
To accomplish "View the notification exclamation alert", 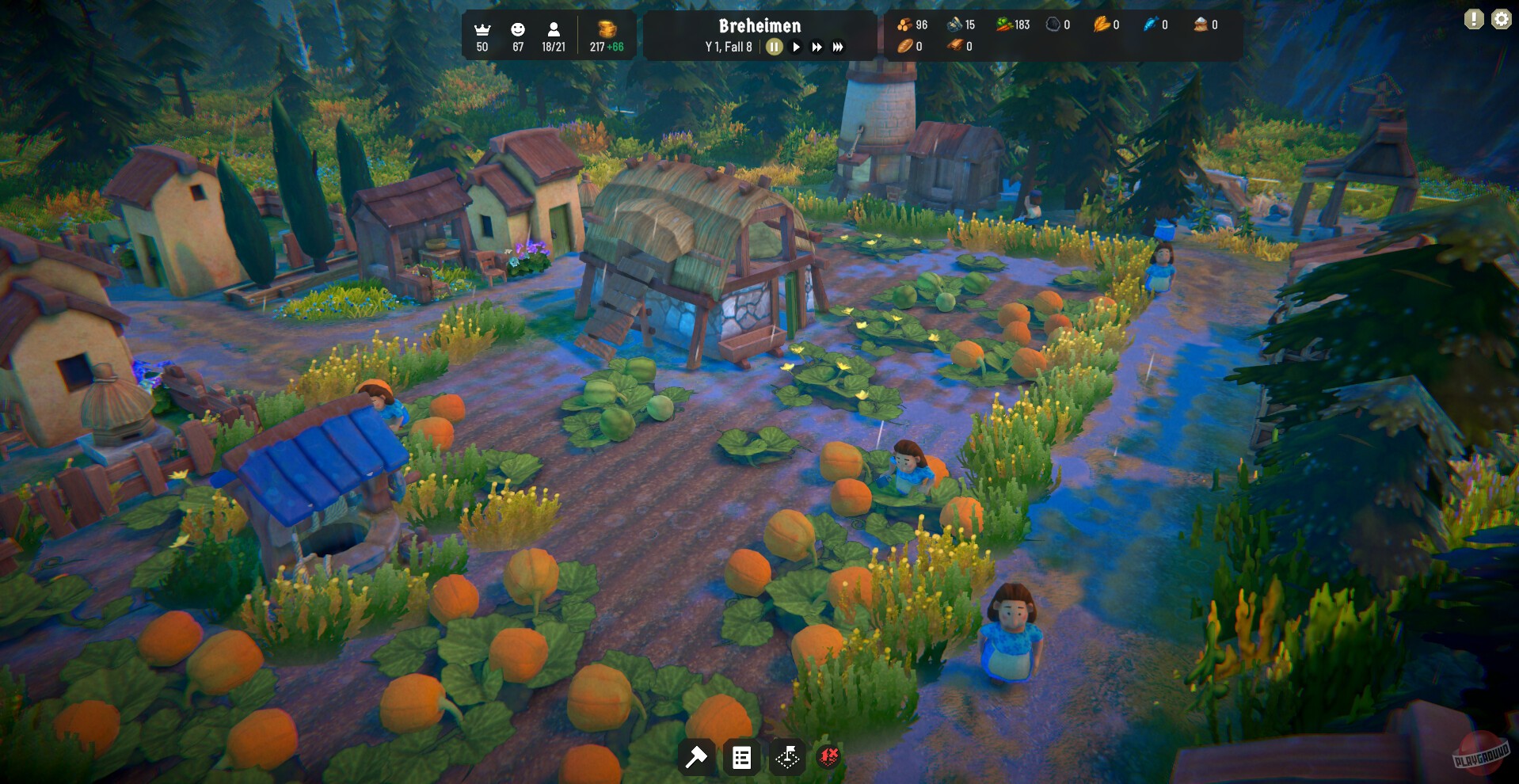I will click(x=1472, y=18).
